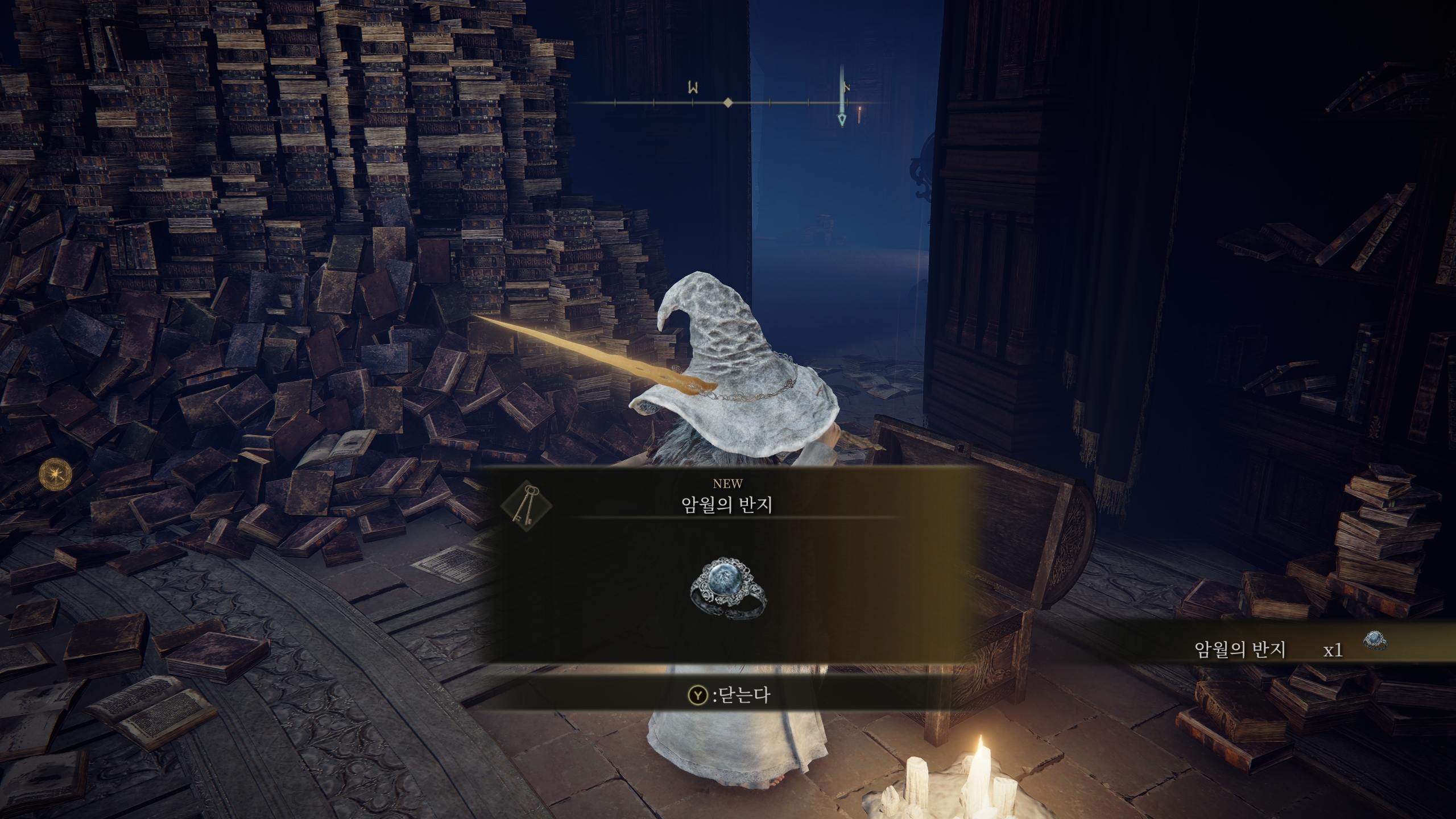Click the N cardinal marker on the compass
1456x819 pixels.
click(846, 86)
